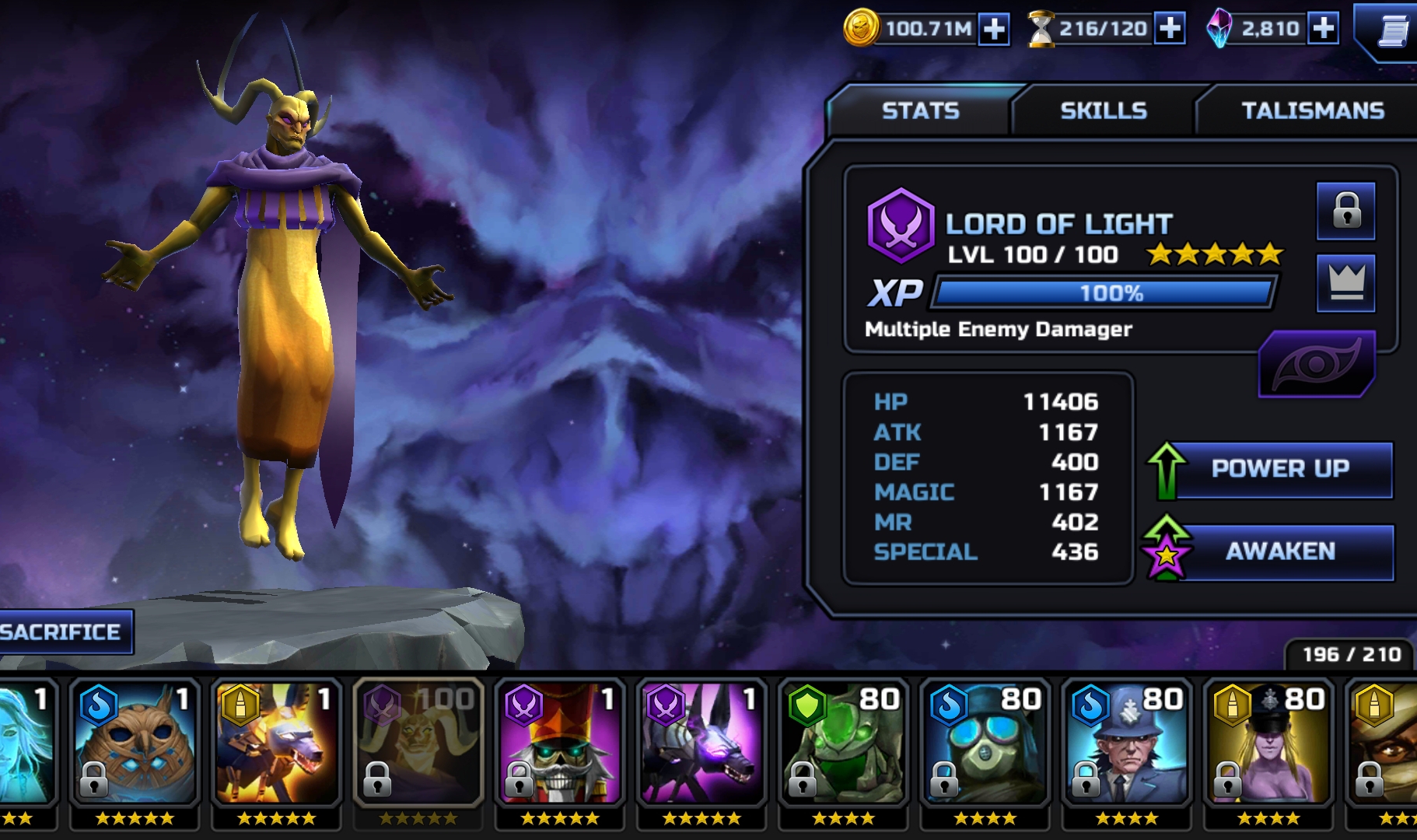Select the owl-masked character portrait
This screenshot has width=1417, height=840.
pyautogui.click(x=135, y=744)
